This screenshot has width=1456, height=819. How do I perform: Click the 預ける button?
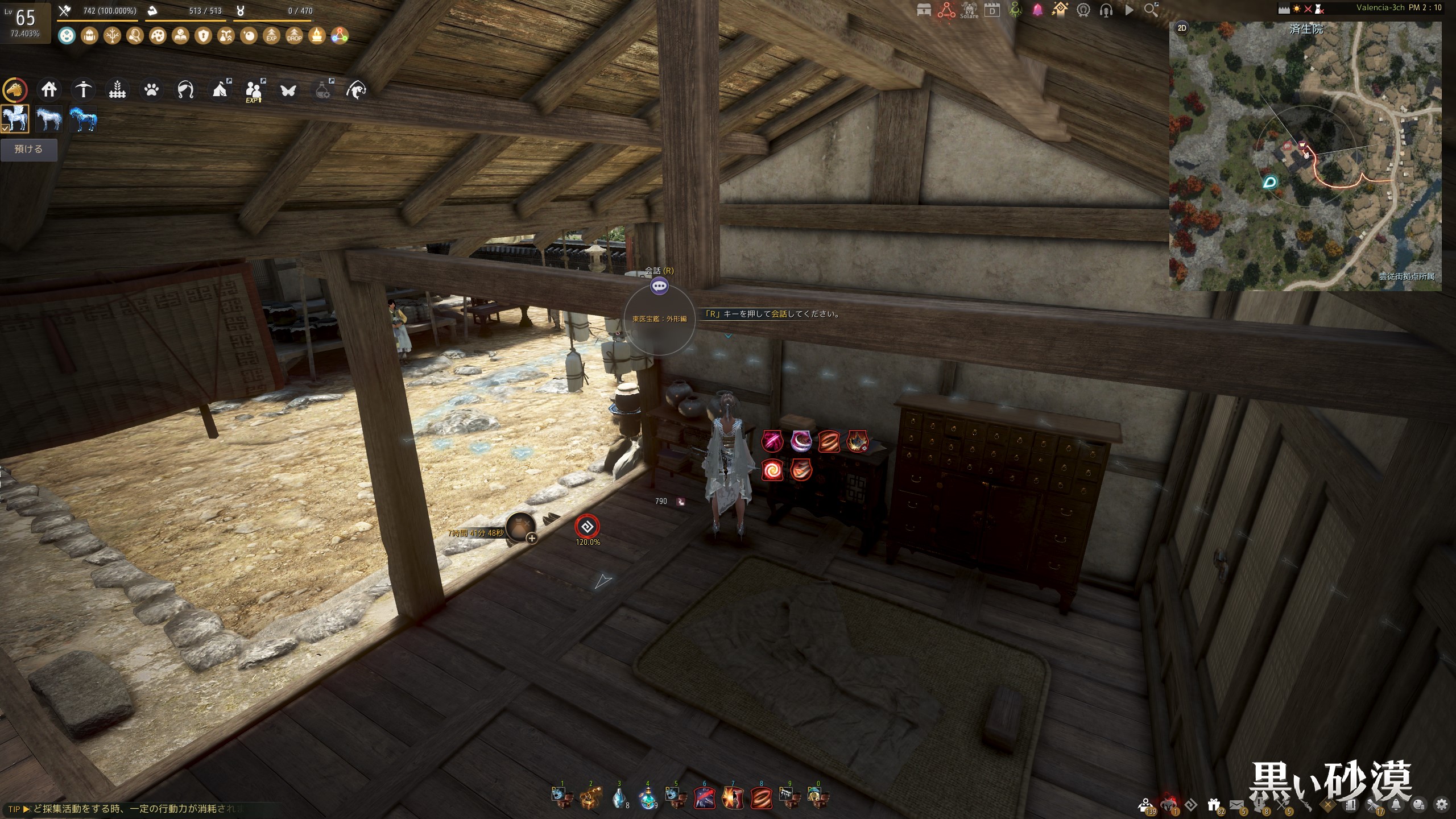click(28, 150)
